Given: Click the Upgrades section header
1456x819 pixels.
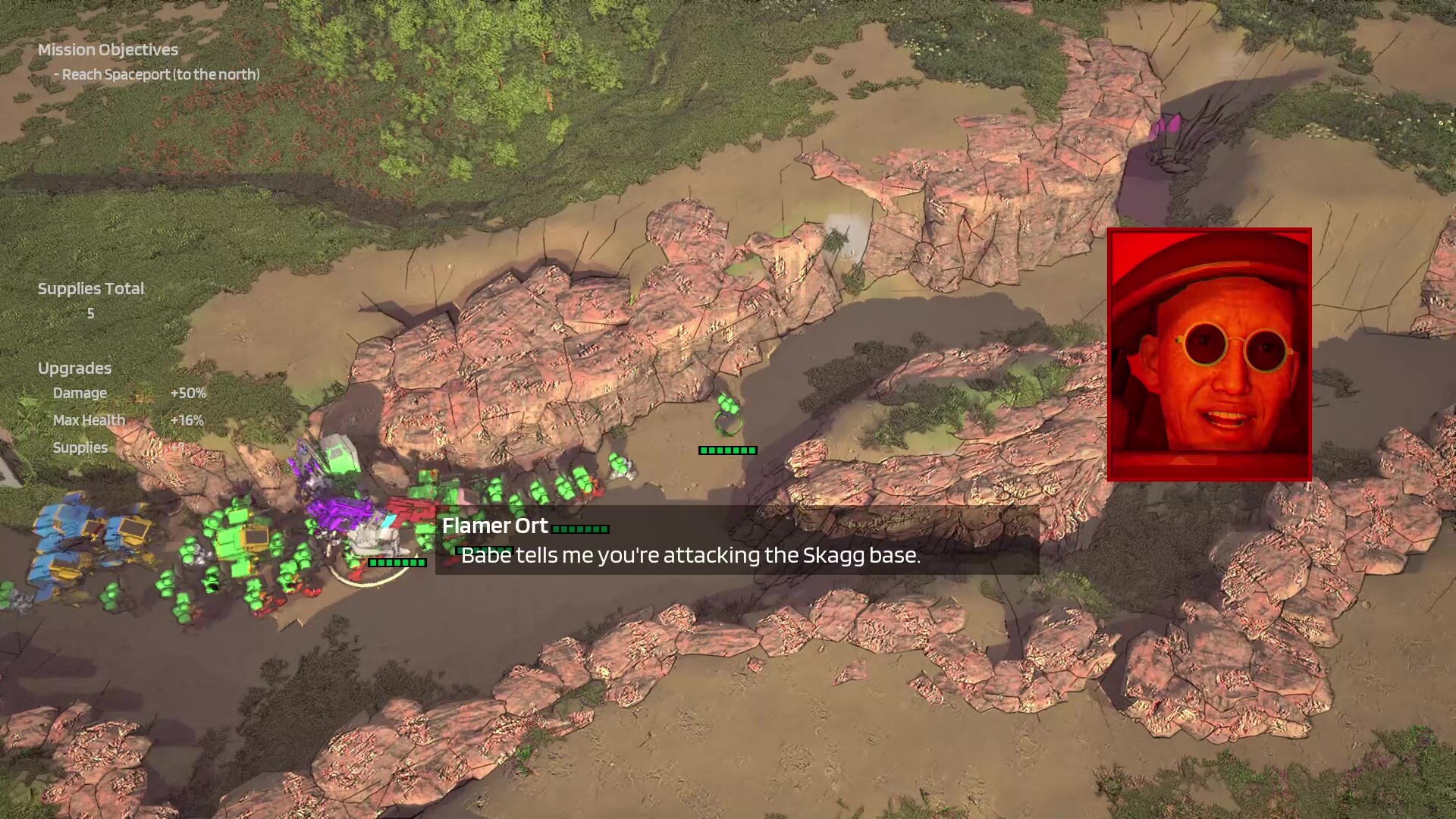Looking at the screenshot, I should pyautogui.click(x=74, y=368).
